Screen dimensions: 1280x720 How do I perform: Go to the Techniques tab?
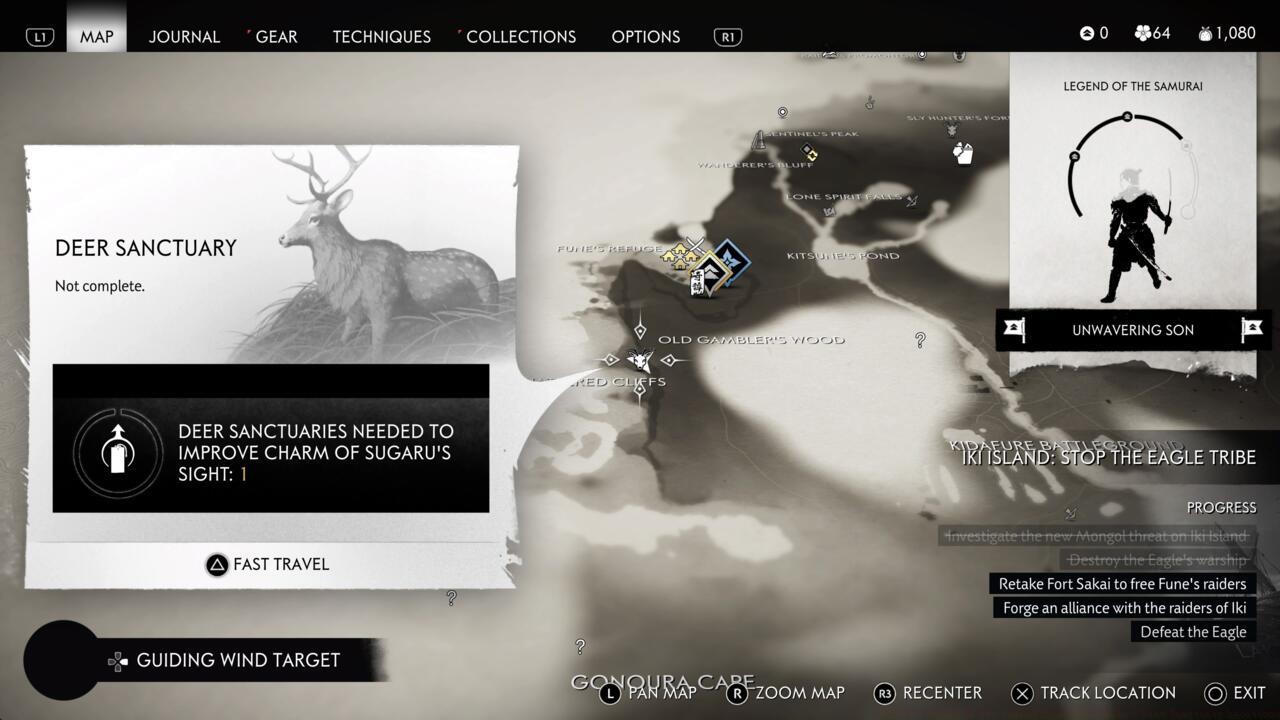click(381, 36)
